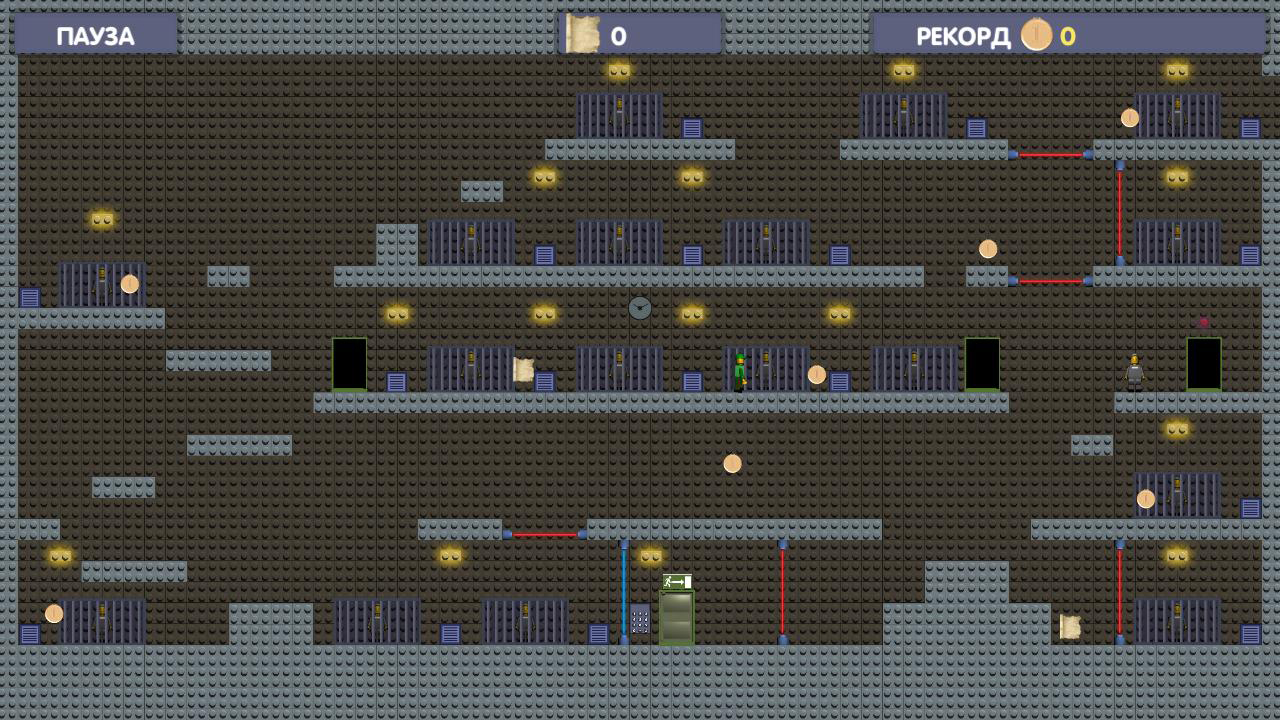Click the gray guard on the right platform
The height and width of the screenshot is (720, 1280).
point(1136,370)
